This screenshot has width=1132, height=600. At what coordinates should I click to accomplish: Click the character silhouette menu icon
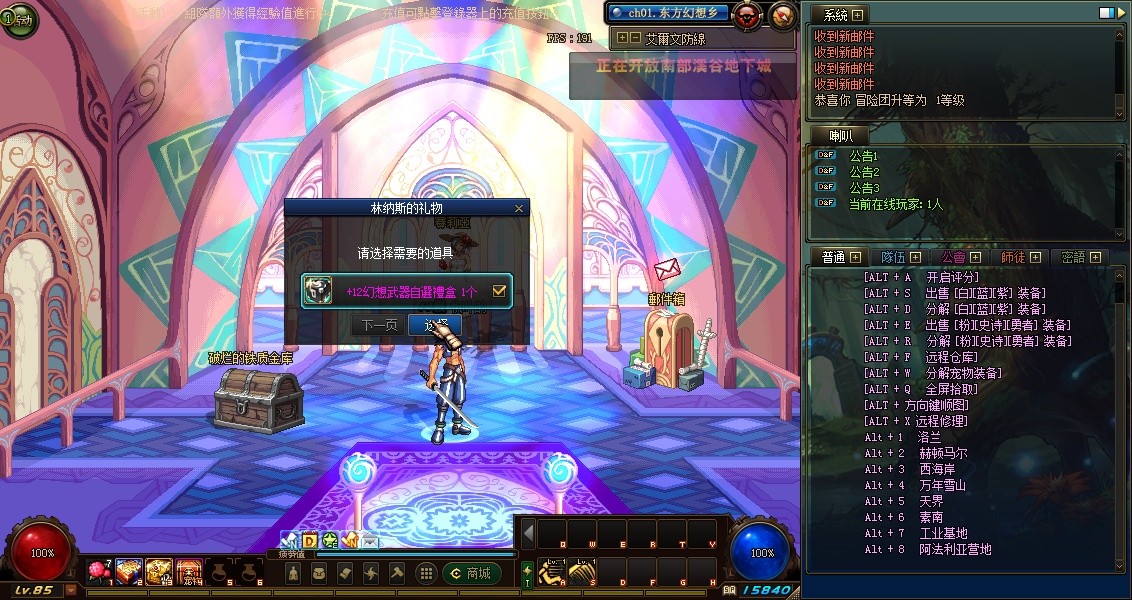click(293, 573)
